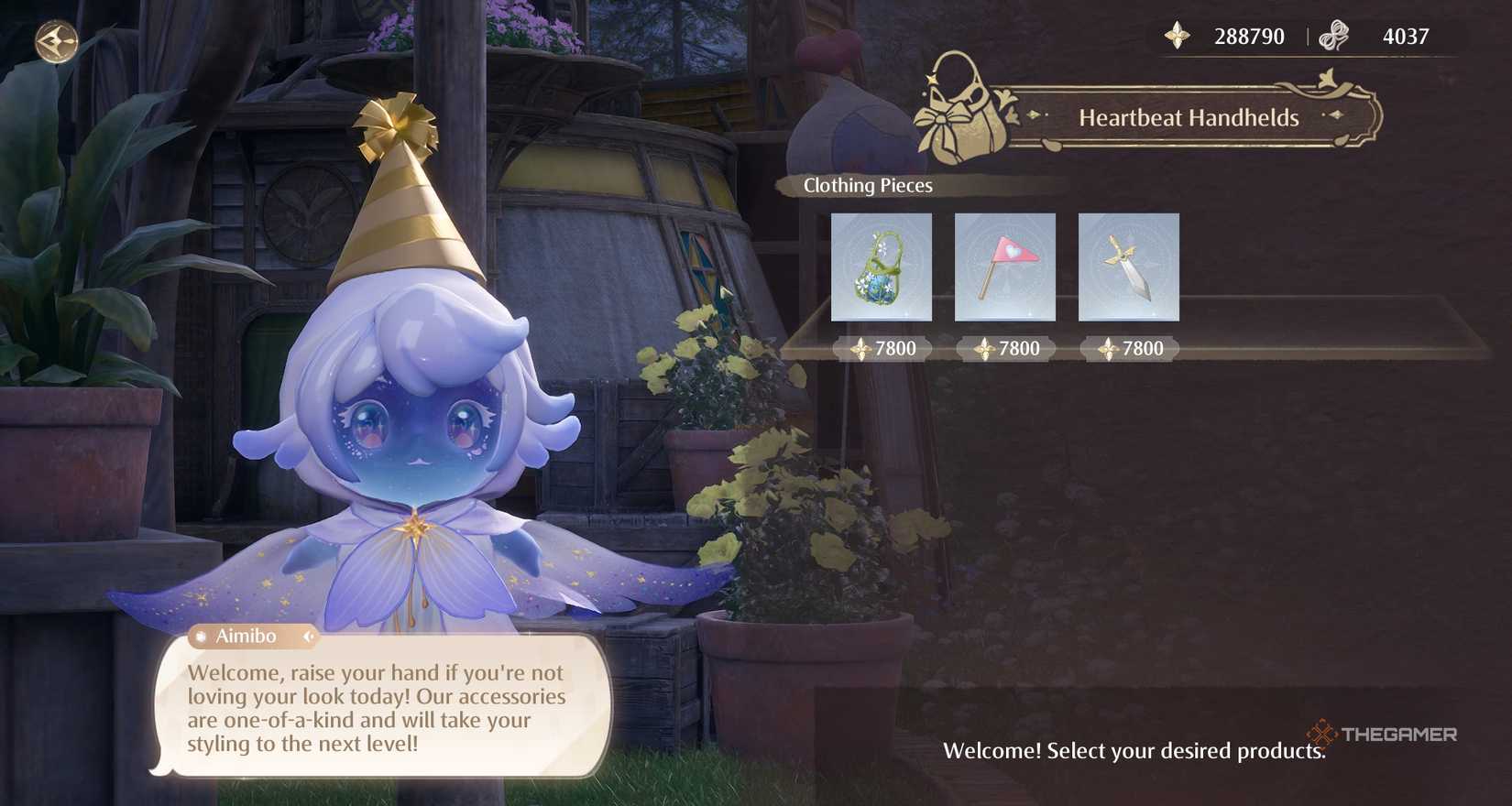Expand the arrow right of Aimibo's name
This screenshot has height=806, width=1512.
point(310,637)
